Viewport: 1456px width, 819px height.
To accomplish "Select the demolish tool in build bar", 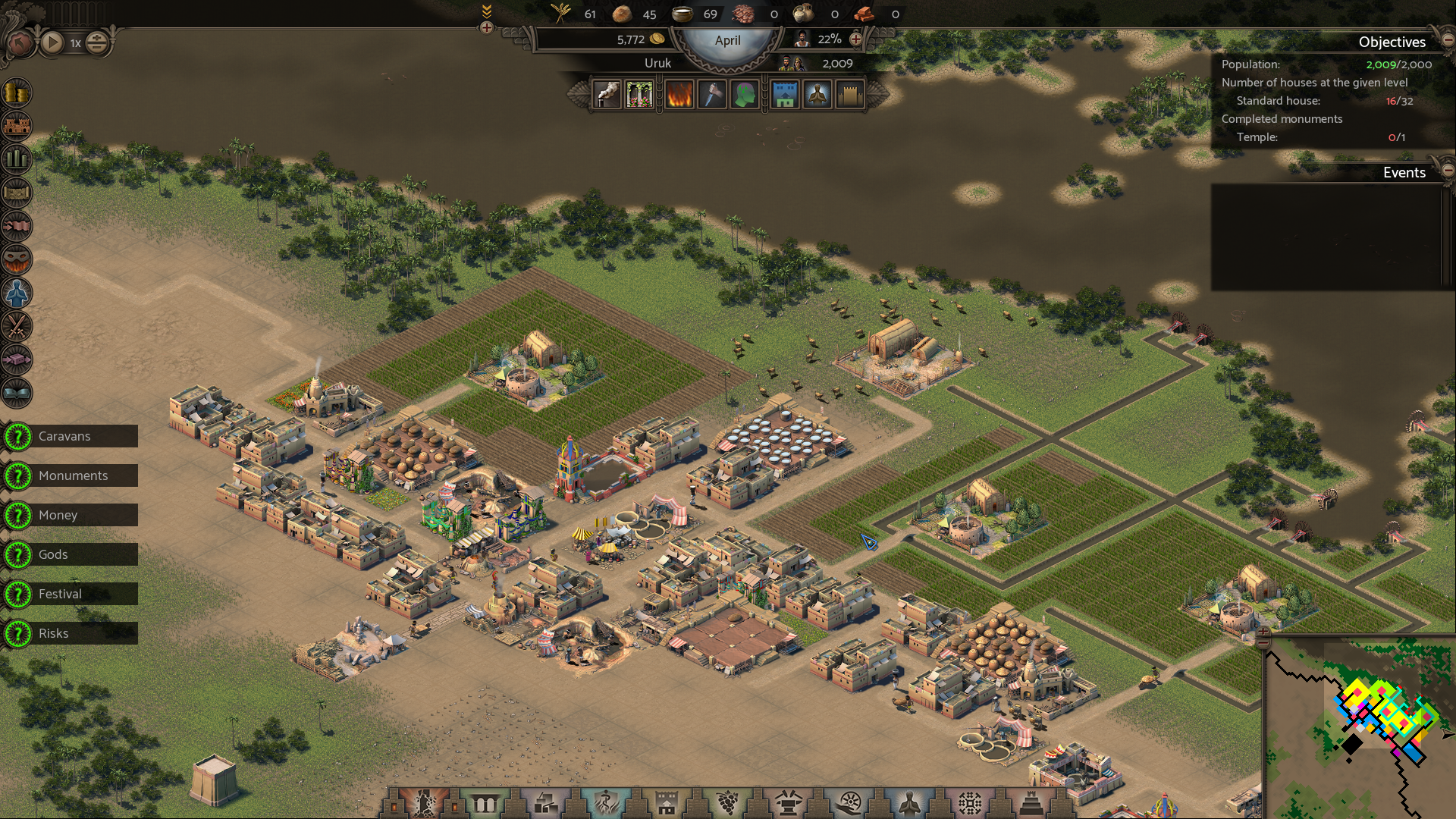I will click(x=424, y=802).
